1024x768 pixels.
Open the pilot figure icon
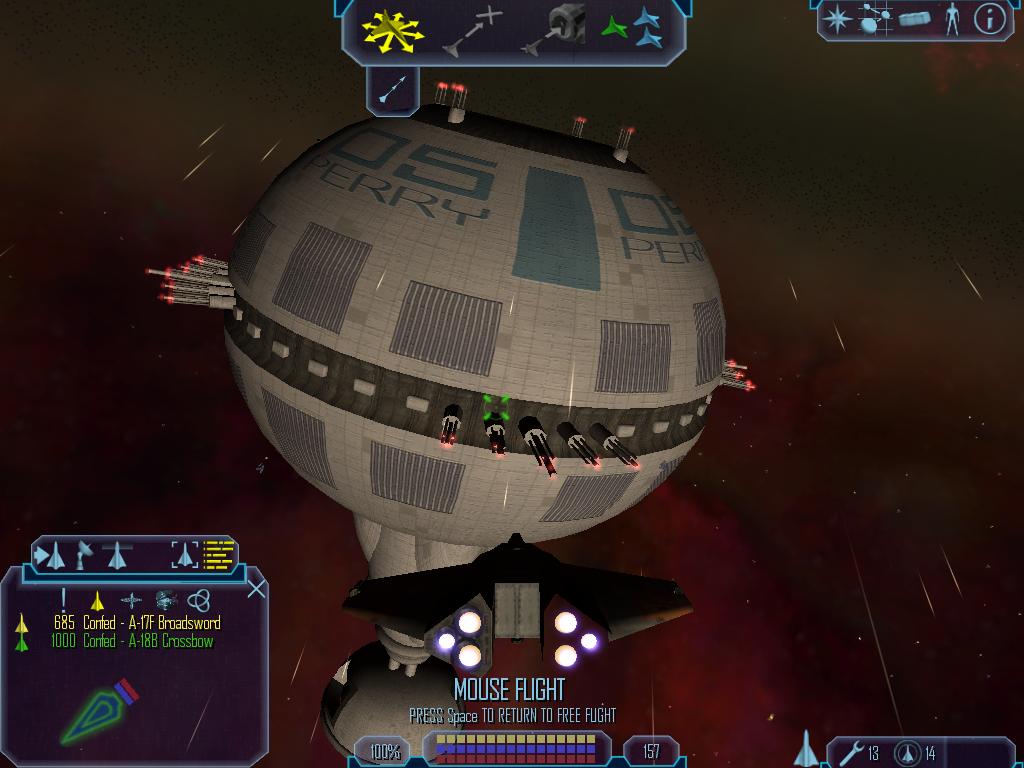(x=952, y=19)
